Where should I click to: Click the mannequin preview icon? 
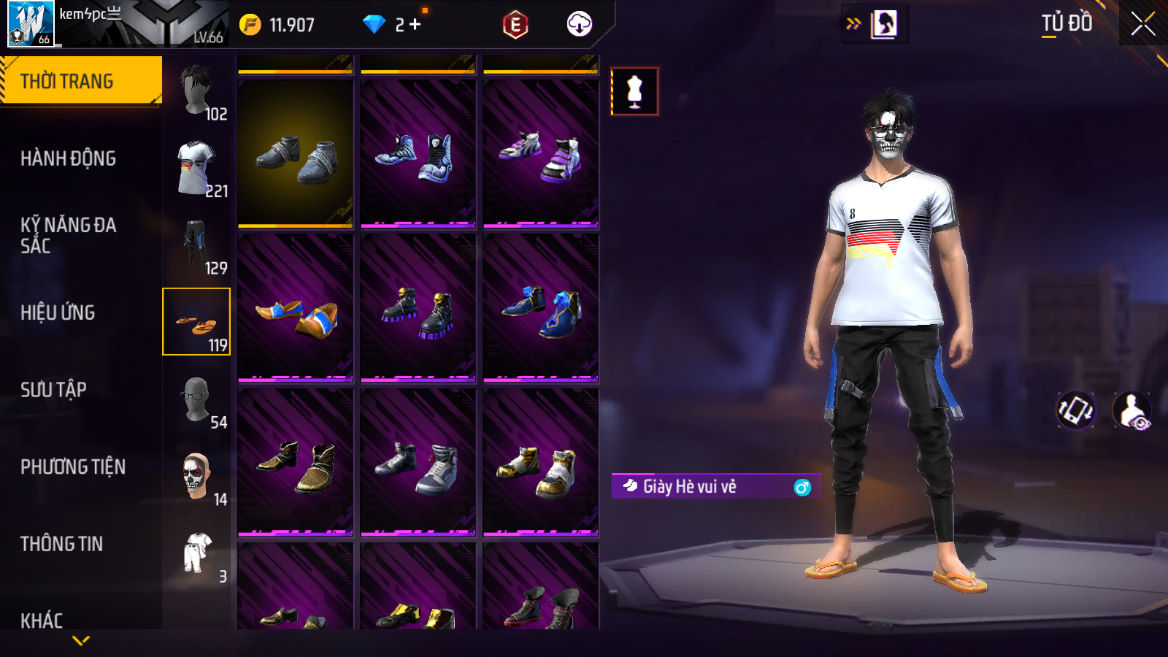tap(635, 91)
